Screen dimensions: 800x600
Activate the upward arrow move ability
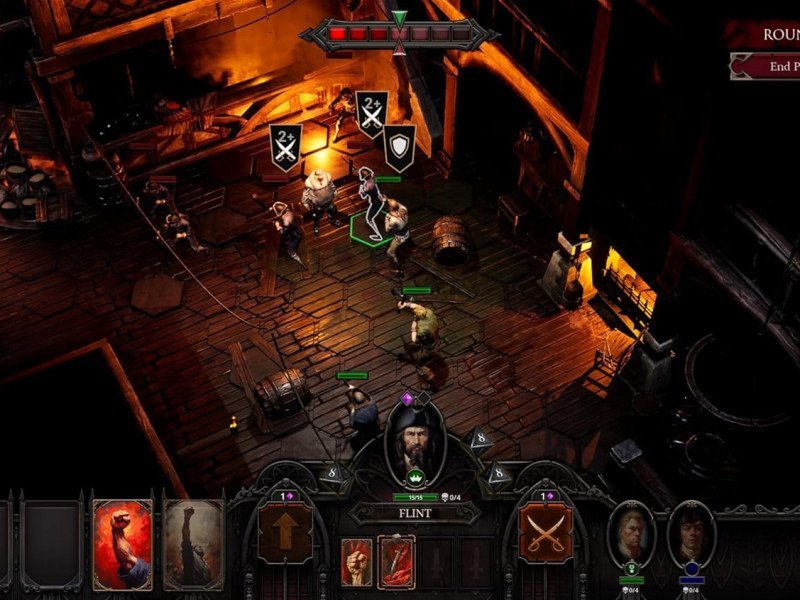click(x=285, y=531)
